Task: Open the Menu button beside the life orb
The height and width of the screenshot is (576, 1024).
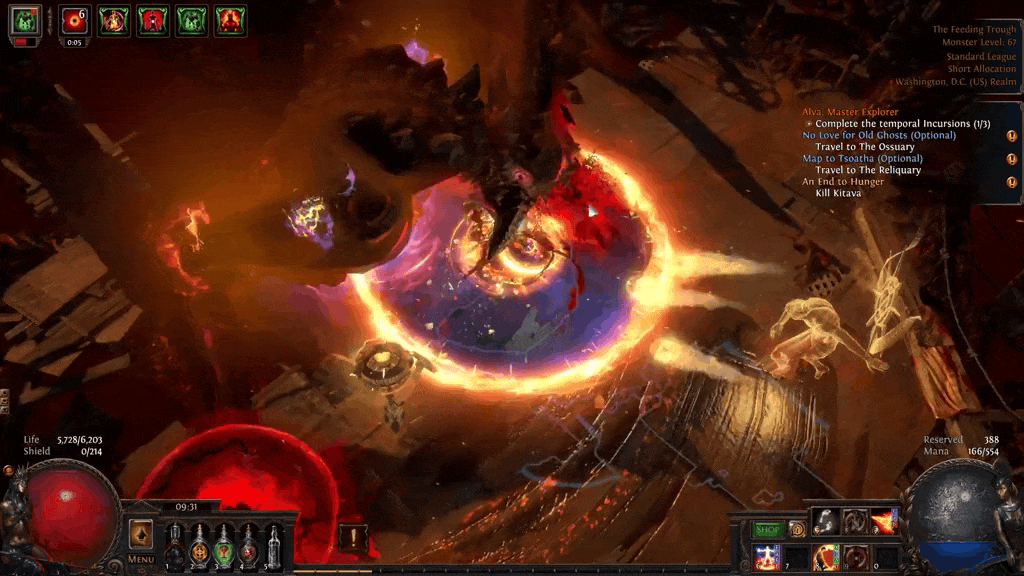Action: pos(141,559)
